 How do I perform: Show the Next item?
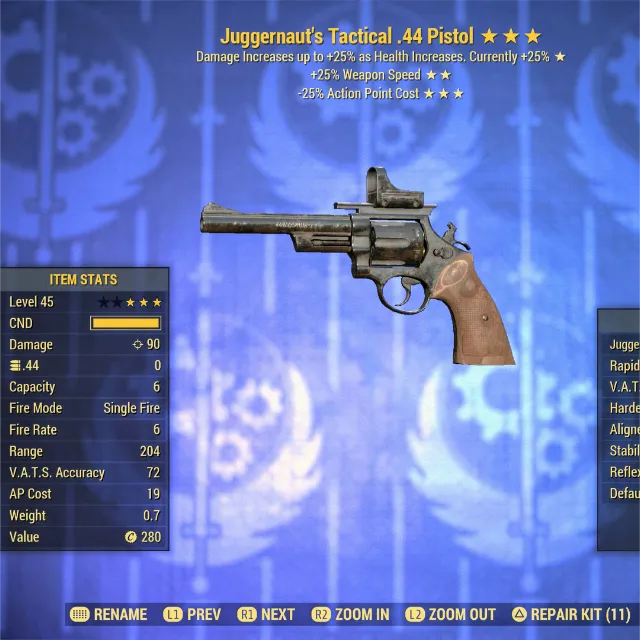click(266, 614)
